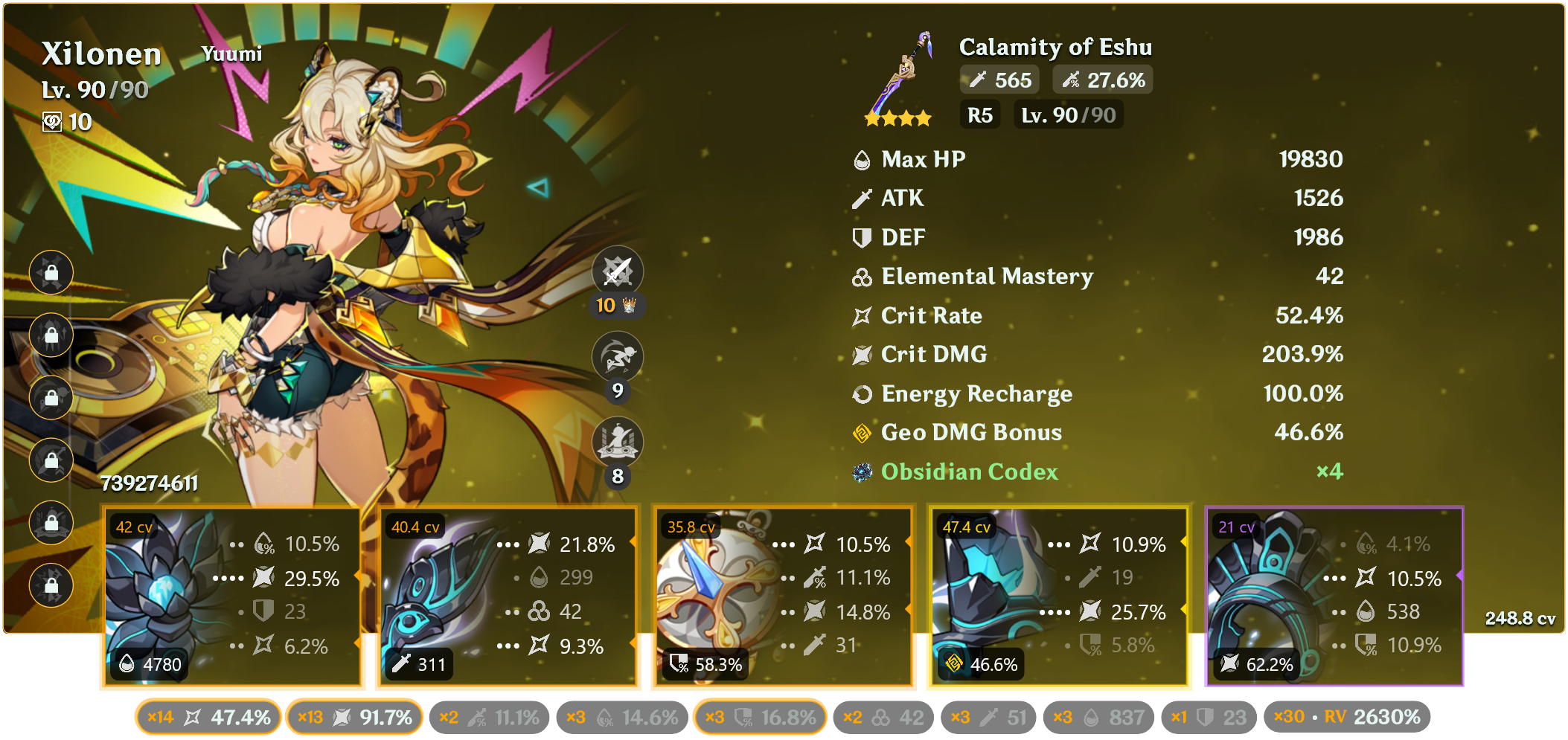Select the Elemental Burst talent icon showing level 8
Screen dimensions: 1568x740
tap(618, 442)
